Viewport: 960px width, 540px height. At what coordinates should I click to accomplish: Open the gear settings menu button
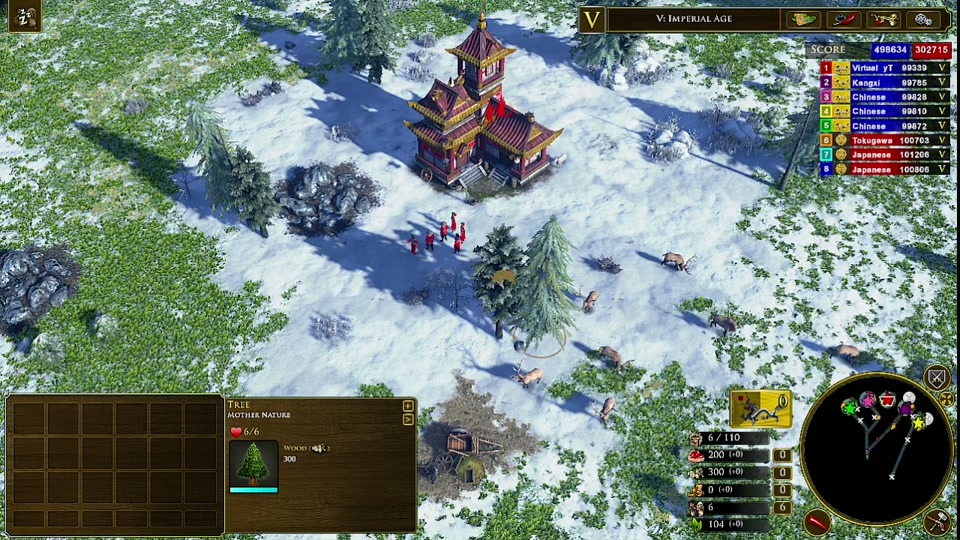point(923,19)
